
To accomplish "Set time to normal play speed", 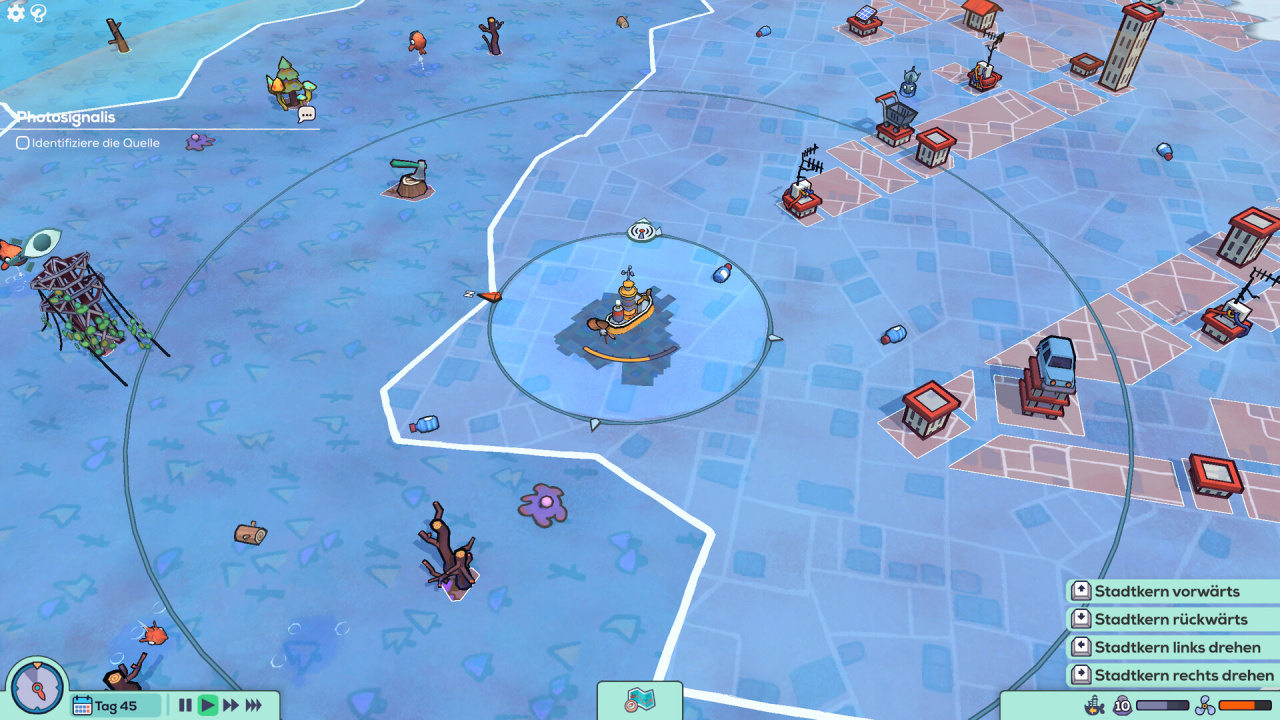I will click(207, 705).
